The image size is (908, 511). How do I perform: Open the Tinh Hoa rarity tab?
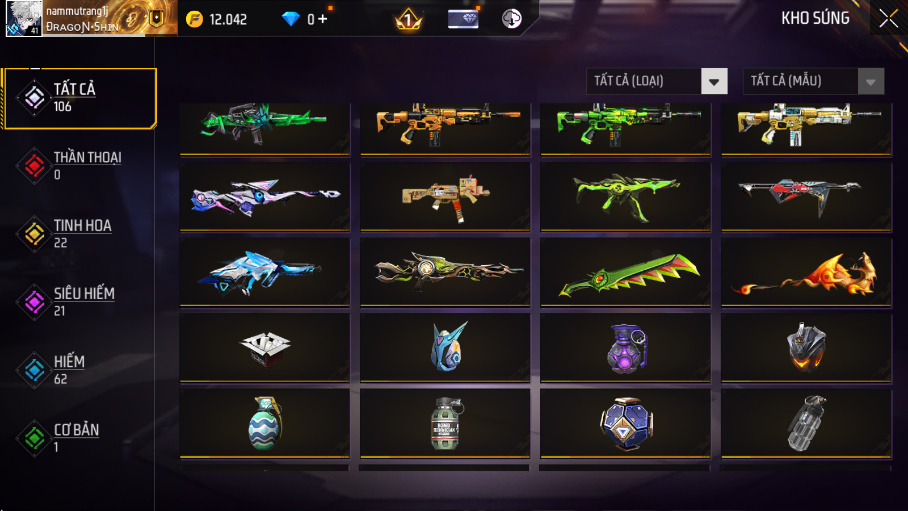80,234
